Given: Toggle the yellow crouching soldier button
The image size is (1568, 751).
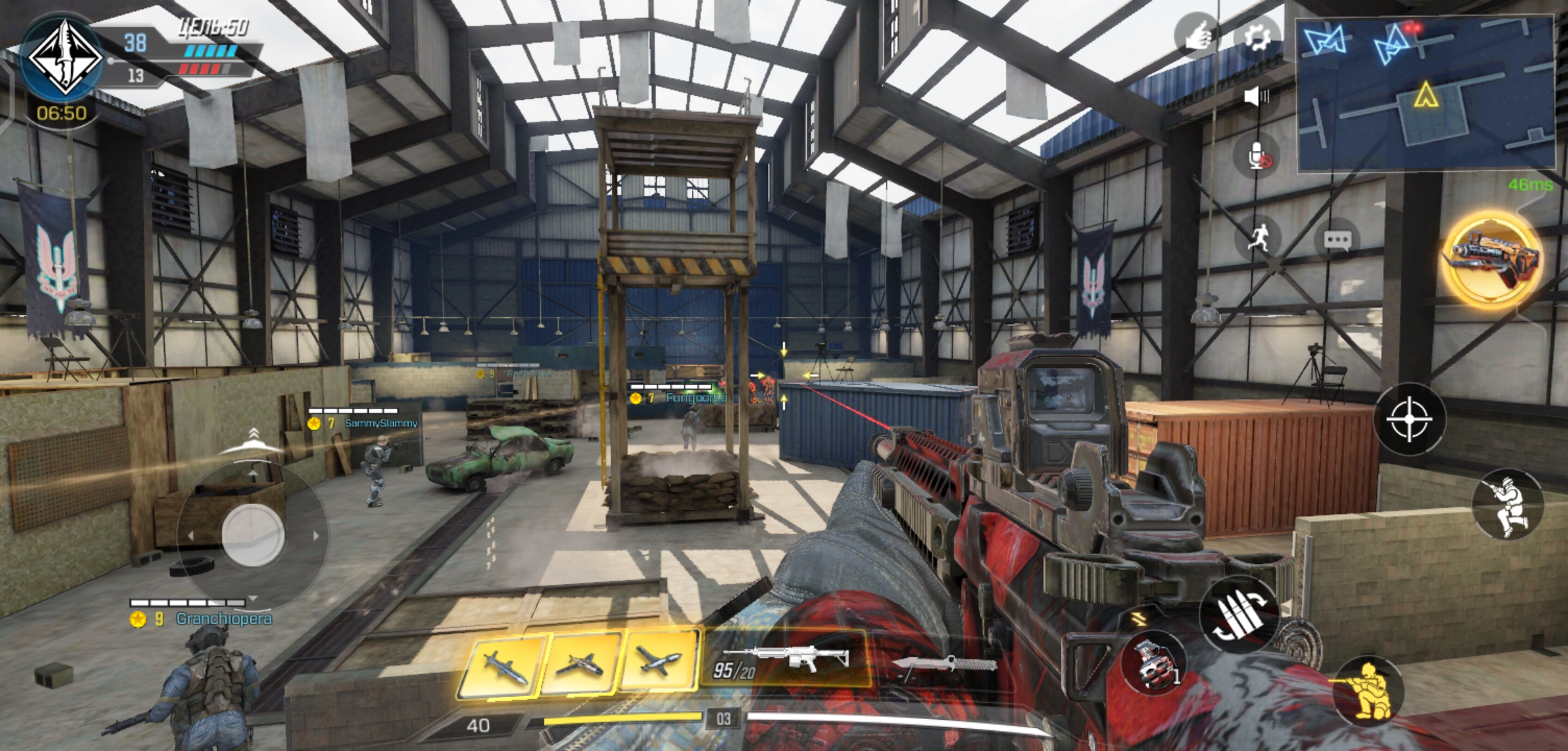Looking at the screenshot, I should coord(1366,691).
